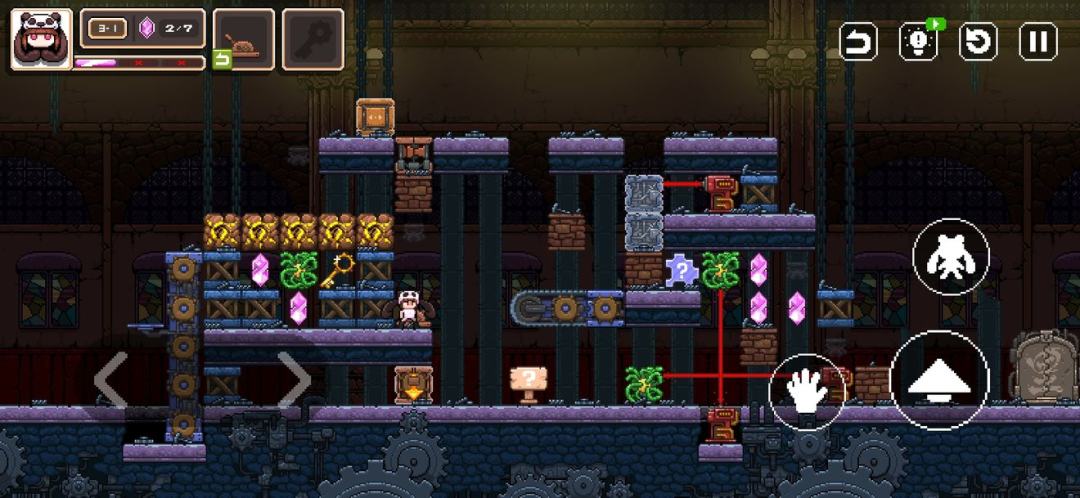Pause the game
Viewport: 1080px width, 498px height.
click(1038, 42)
